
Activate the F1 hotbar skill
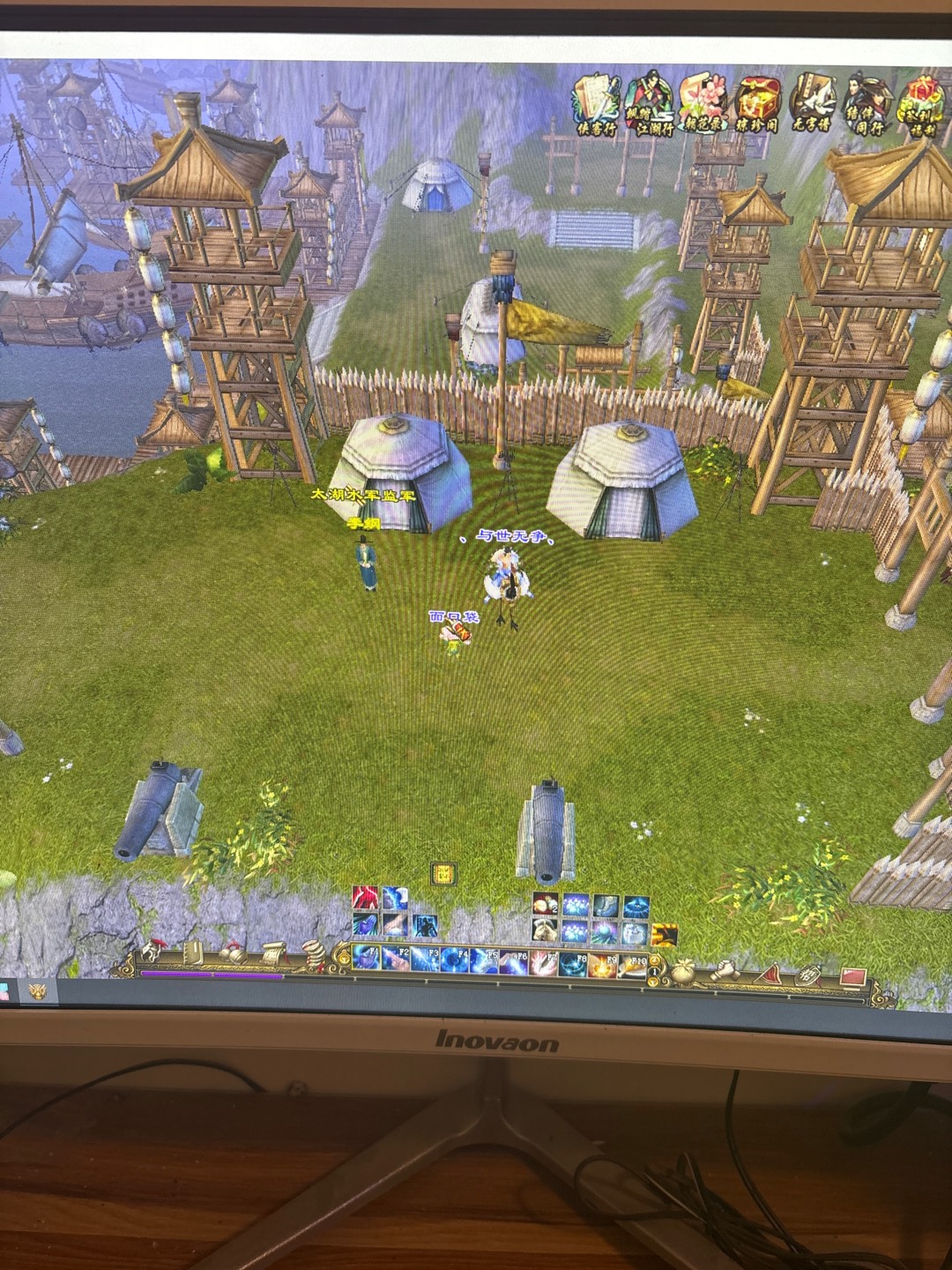tap(366, 959)
